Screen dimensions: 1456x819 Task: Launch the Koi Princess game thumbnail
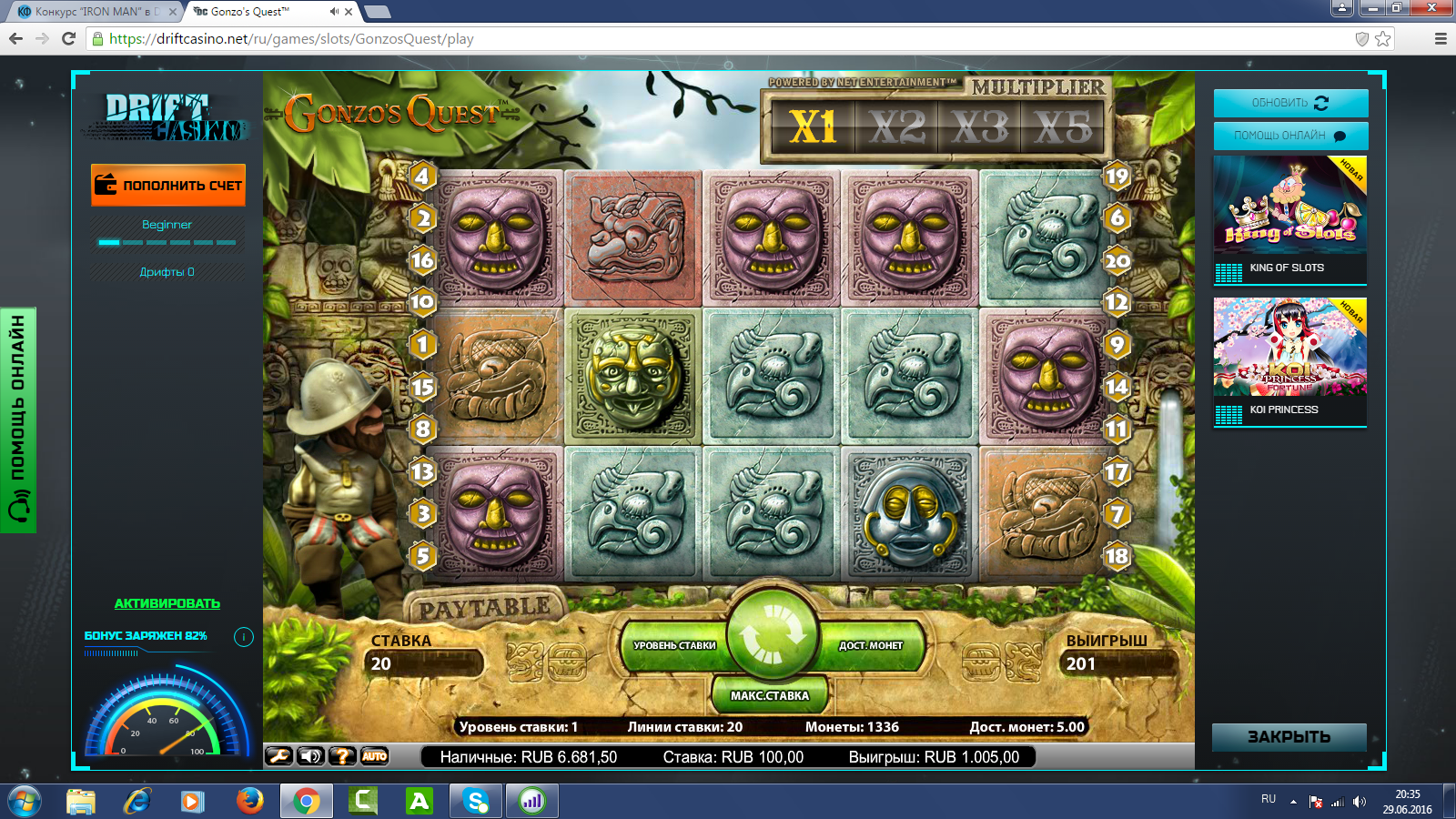point(1289,348)
